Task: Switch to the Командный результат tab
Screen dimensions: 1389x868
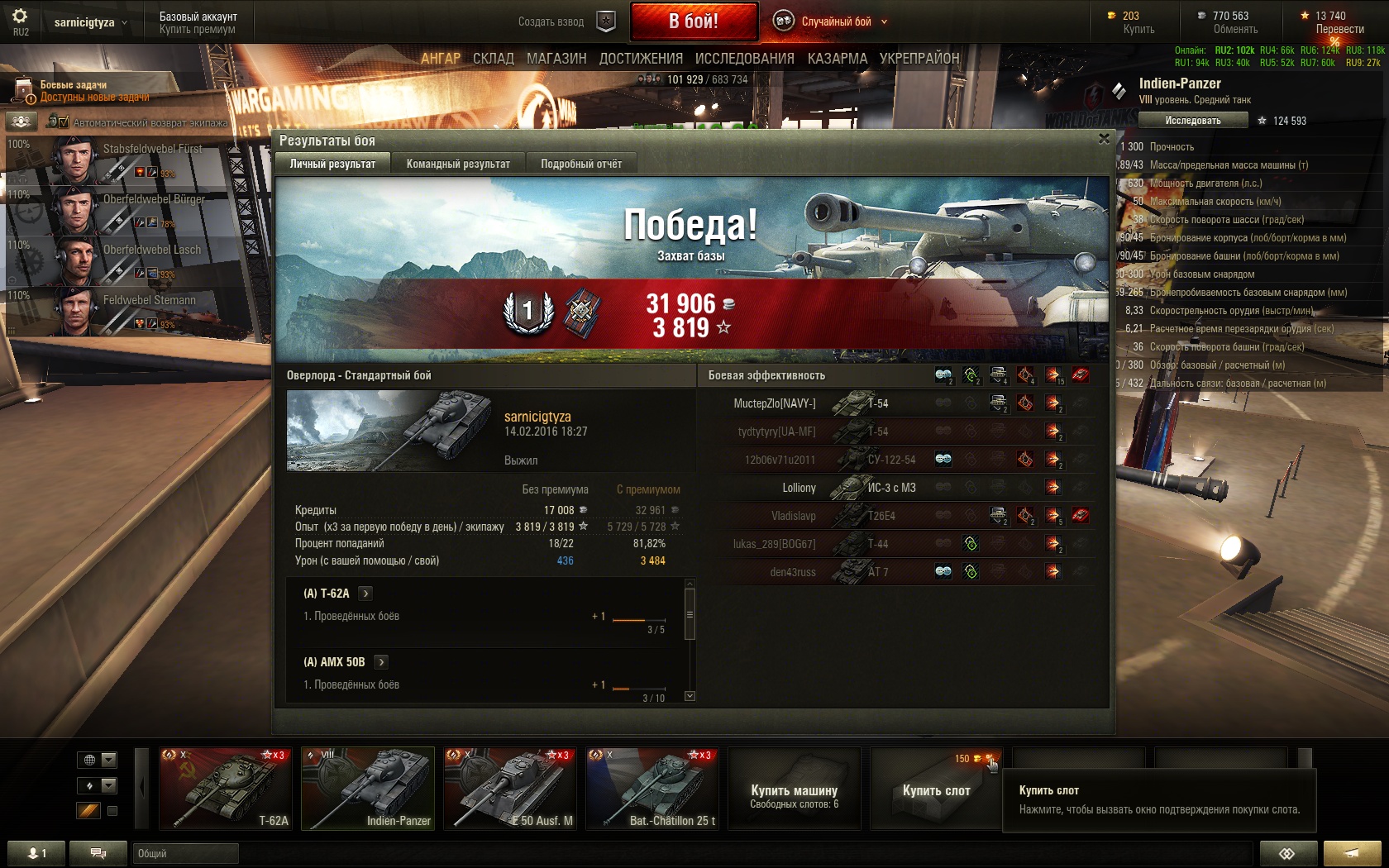Action: 458,164
